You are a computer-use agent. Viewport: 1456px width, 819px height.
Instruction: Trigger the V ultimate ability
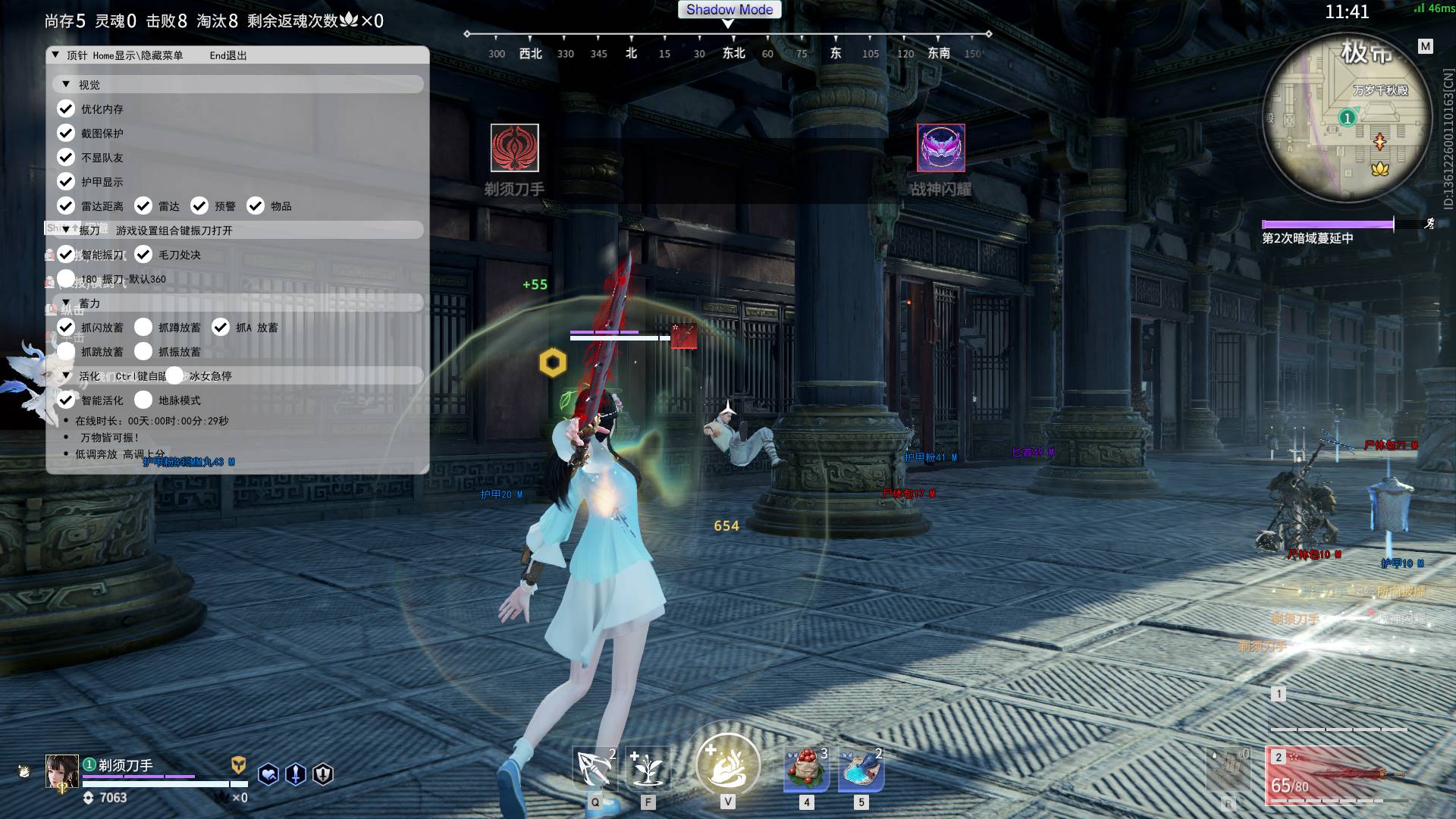727,764
